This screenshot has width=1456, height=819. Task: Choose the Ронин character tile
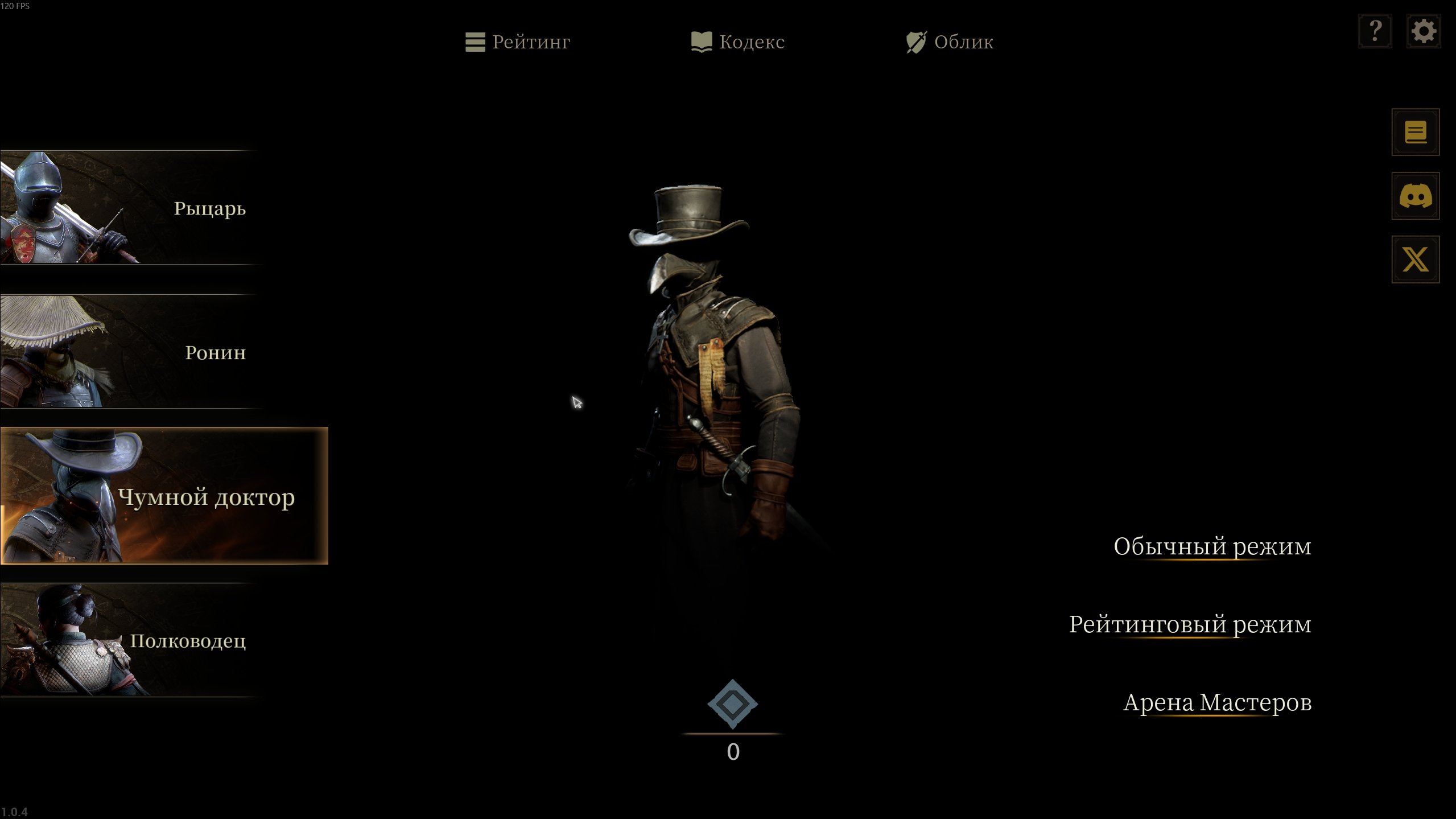[x=131, y=352]
